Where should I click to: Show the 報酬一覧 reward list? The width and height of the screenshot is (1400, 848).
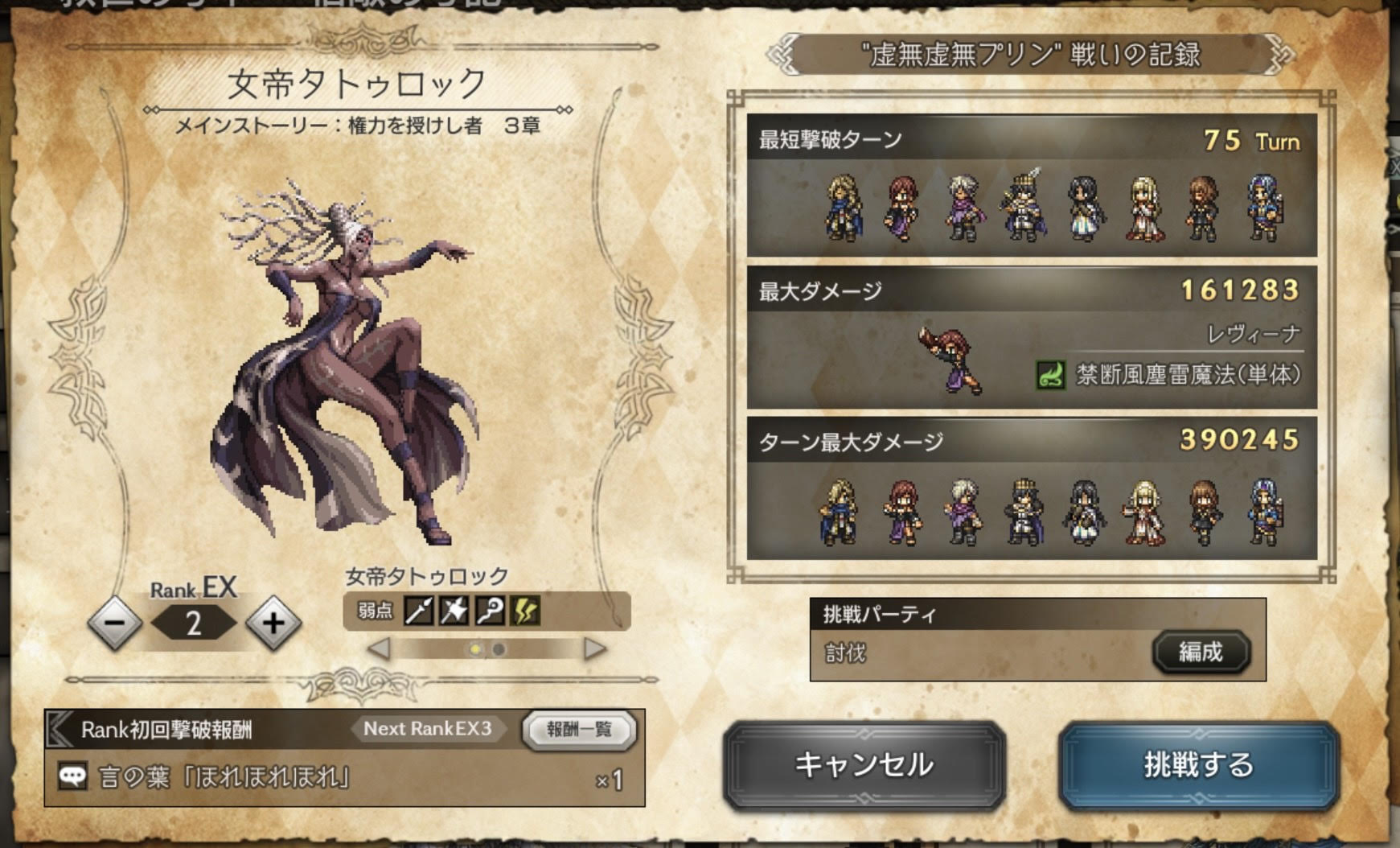click(579, 730)
